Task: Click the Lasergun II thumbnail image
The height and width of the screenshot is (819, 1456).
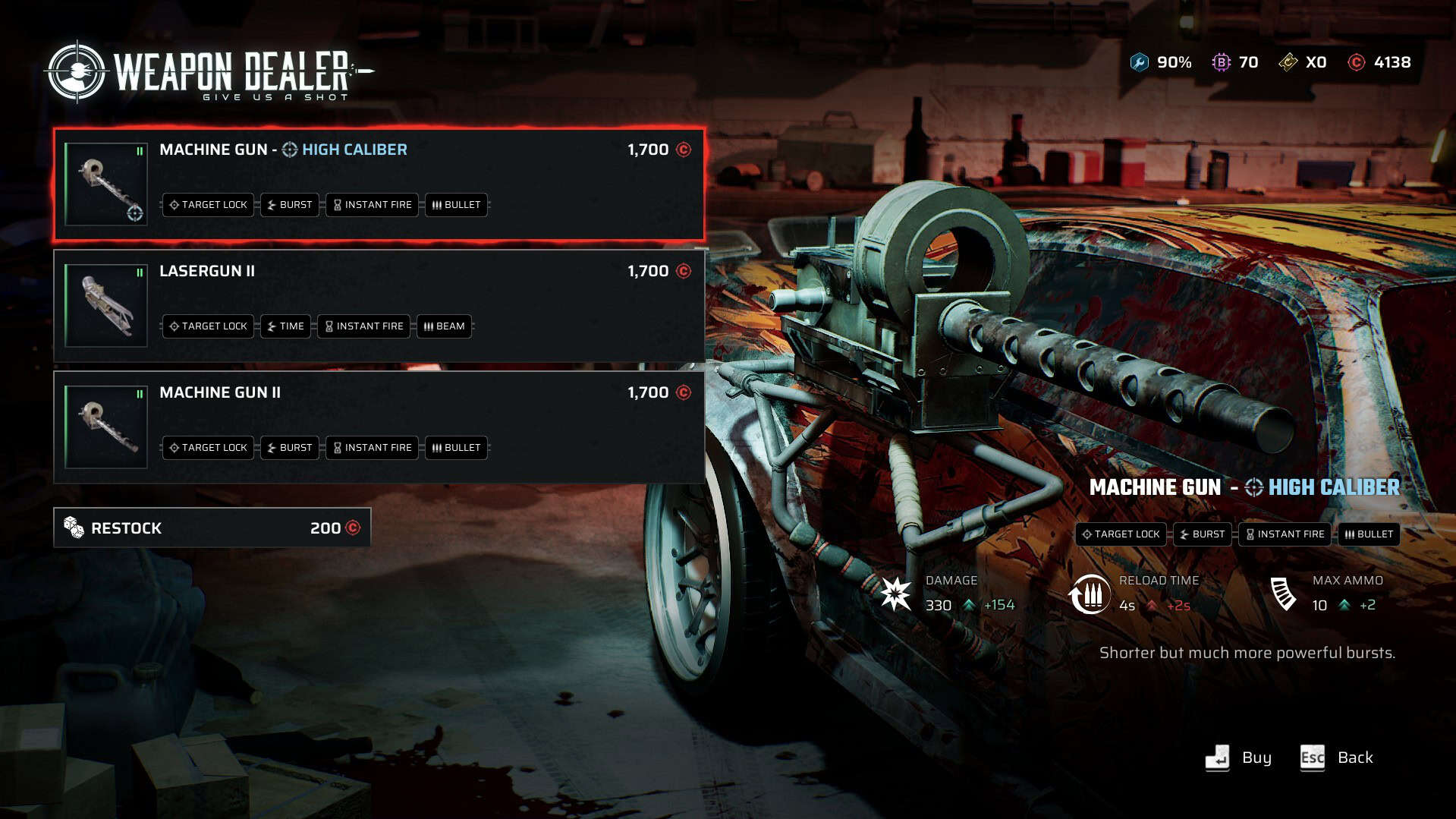Action: [106, 305]
